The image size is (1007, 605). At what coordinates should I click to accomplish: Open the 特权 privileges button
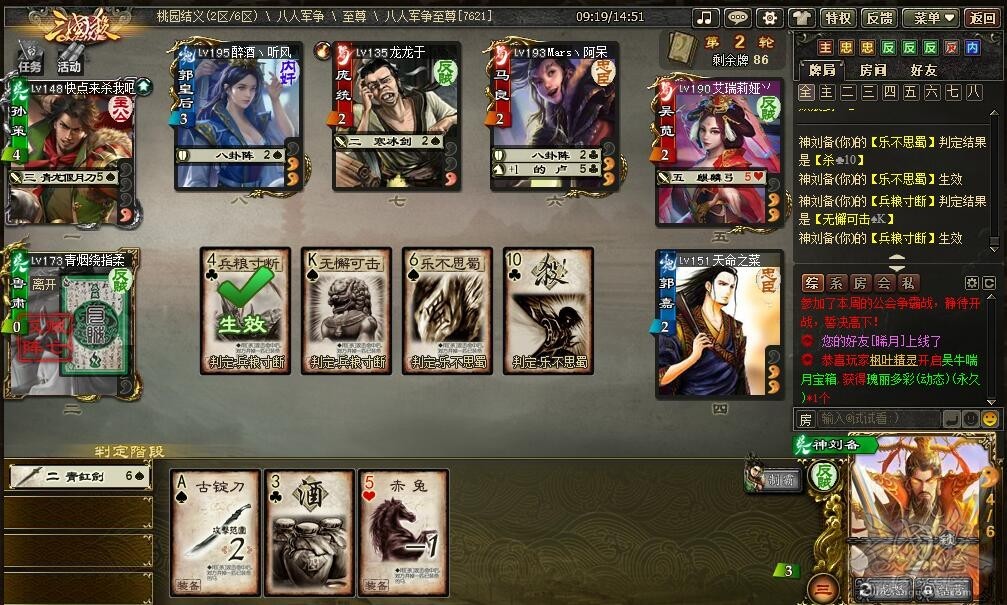coord(836,18)
